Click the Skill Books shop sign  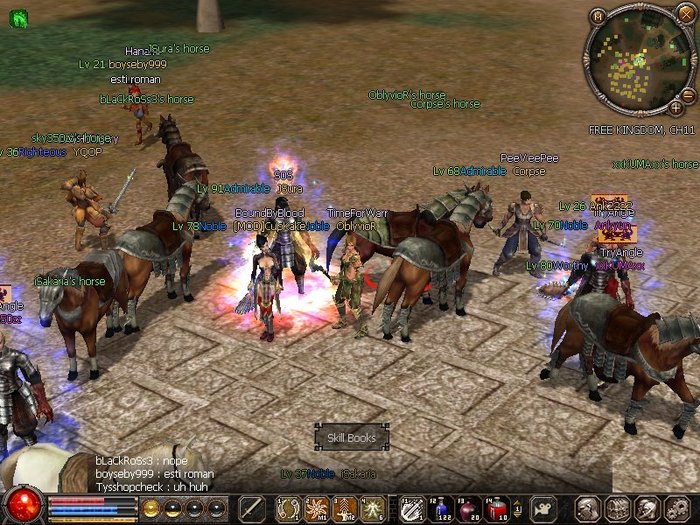pos(351,437)
